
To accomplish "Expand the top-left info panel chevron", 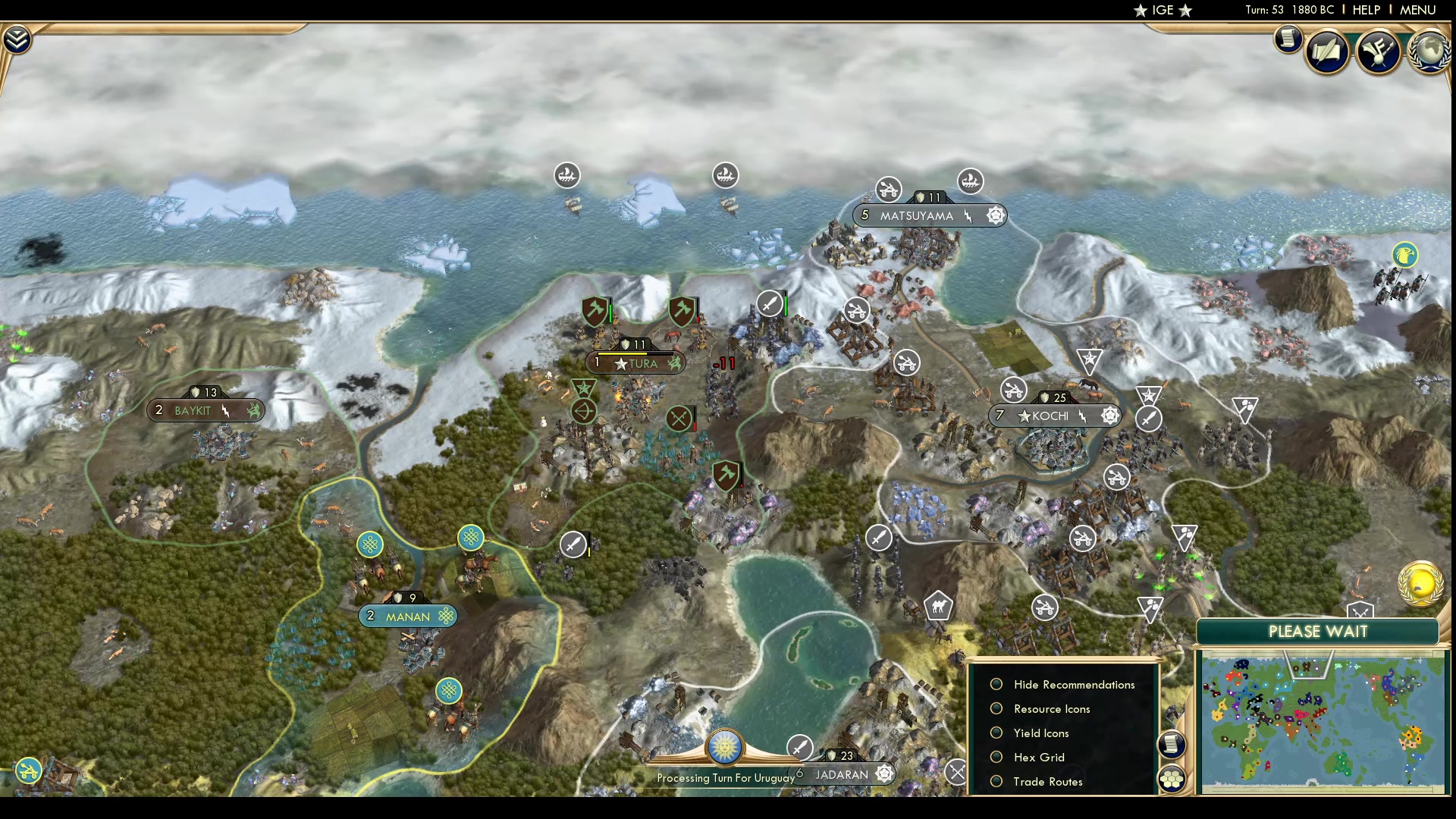I will [x=17, y=39].
